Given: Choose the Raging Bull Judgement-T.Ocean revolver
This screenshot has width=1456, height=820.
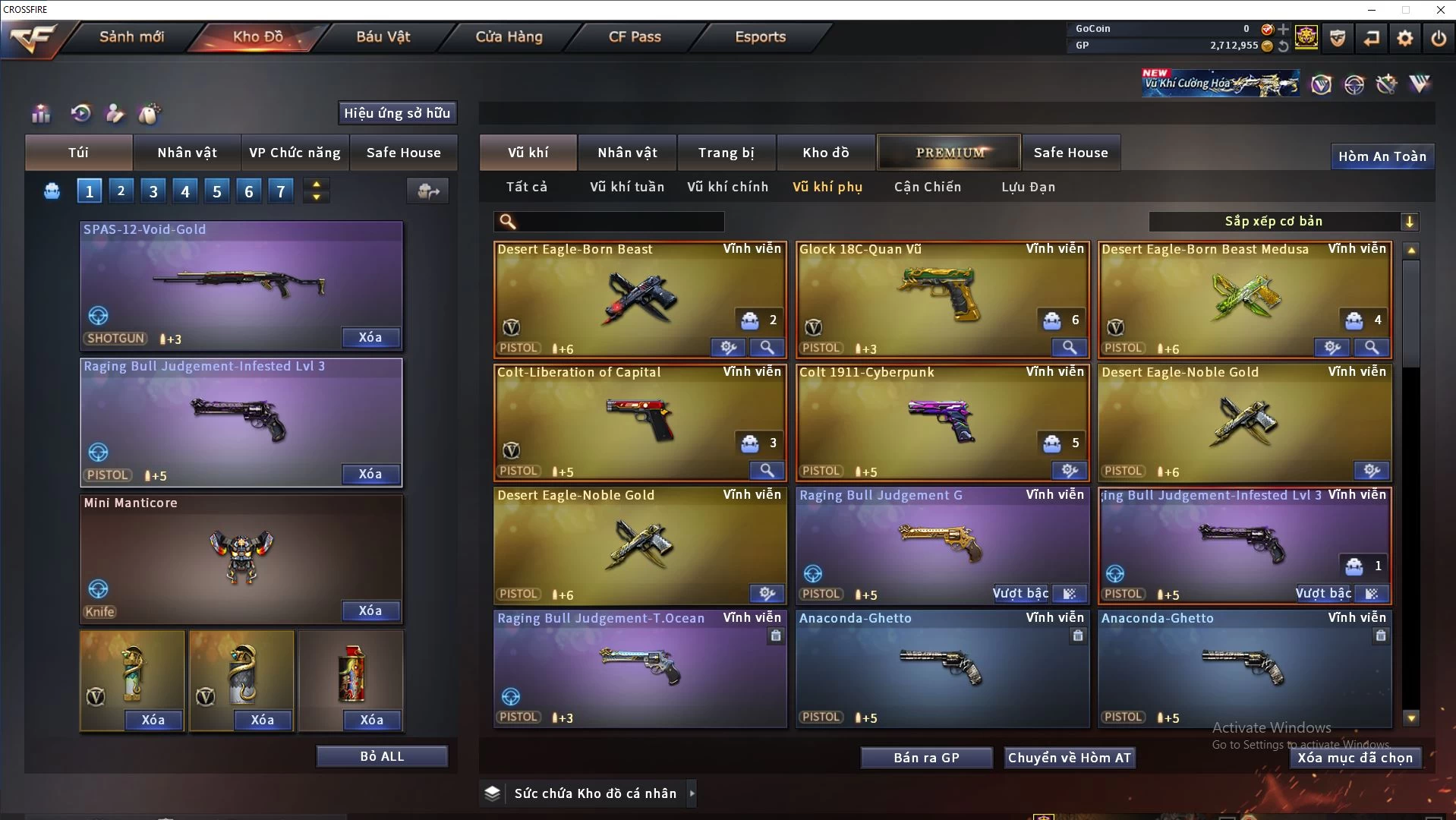Looking at the screenshot, I should click(x=639, y=665).
